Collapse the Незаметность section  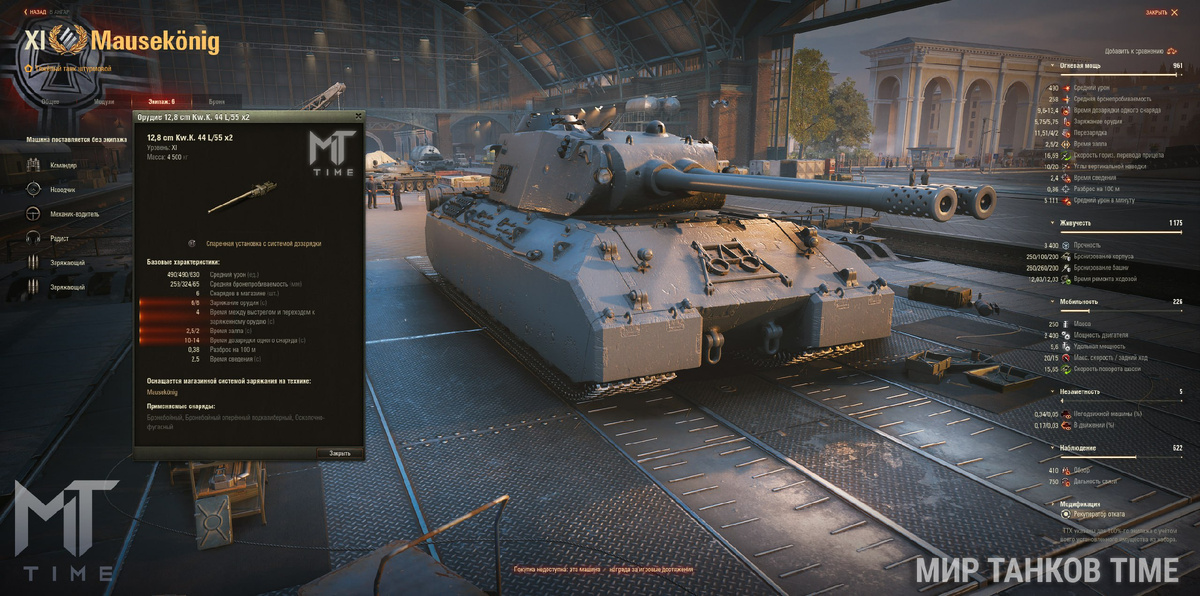1052,392
